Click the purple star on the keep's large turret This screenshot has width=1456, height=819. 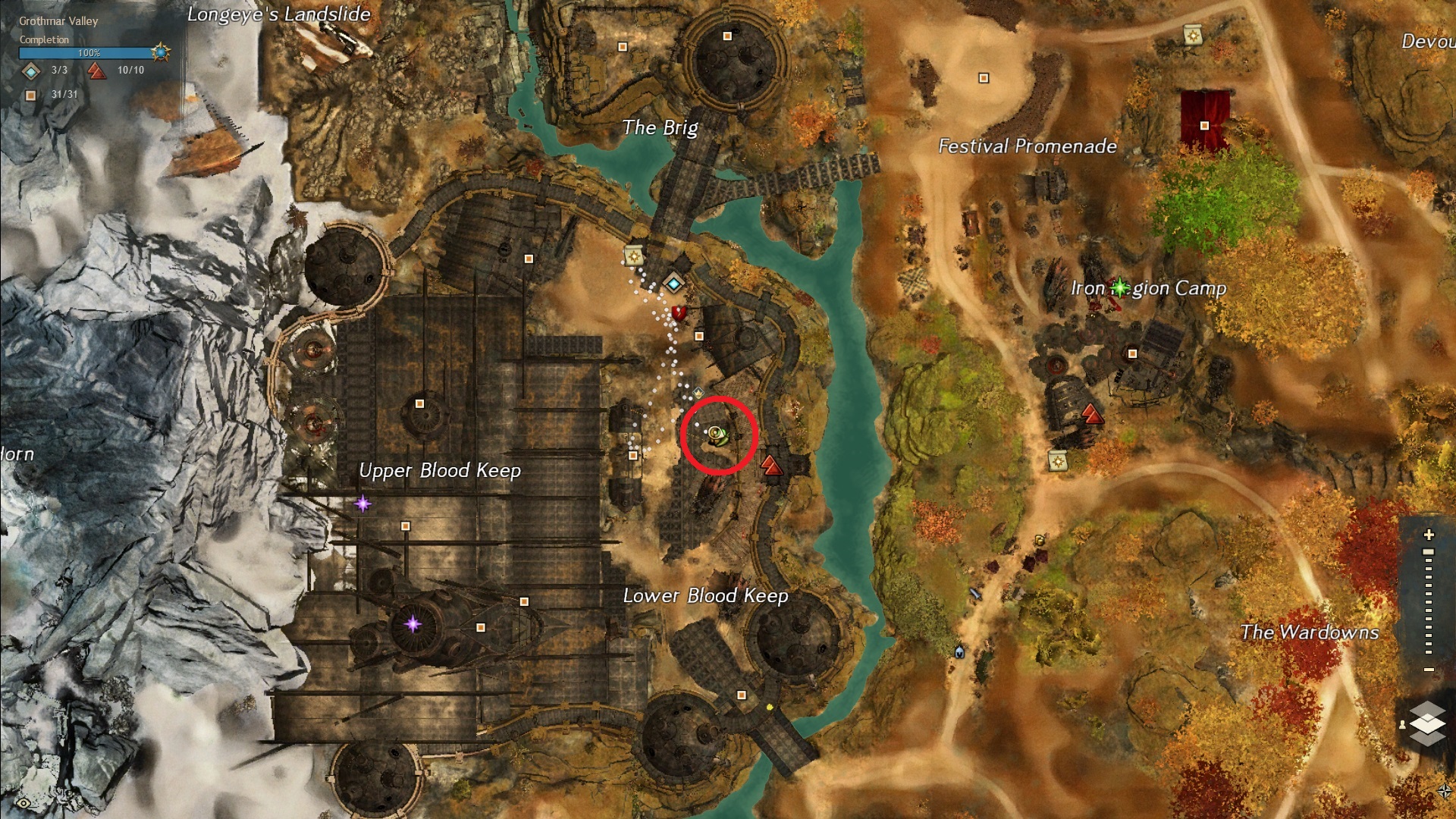413,624
